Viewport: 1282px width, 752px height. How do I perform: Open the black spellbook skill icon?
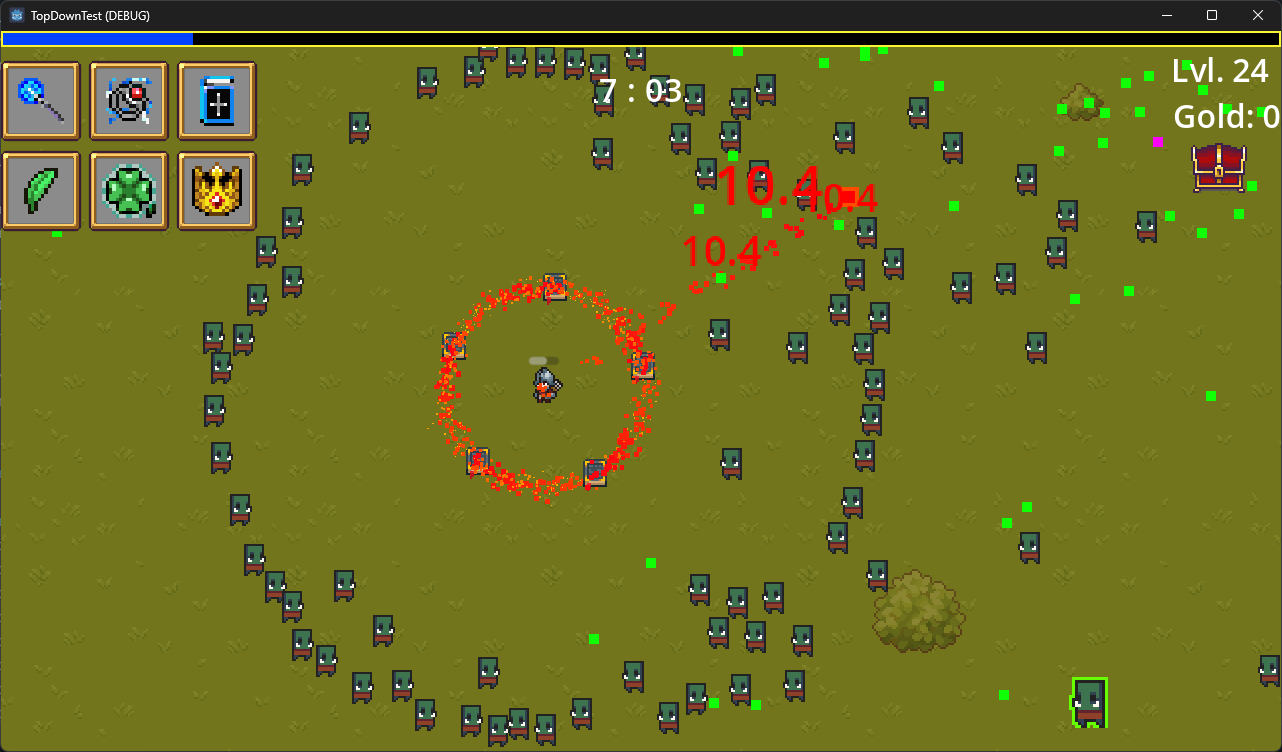coord(217,100)
